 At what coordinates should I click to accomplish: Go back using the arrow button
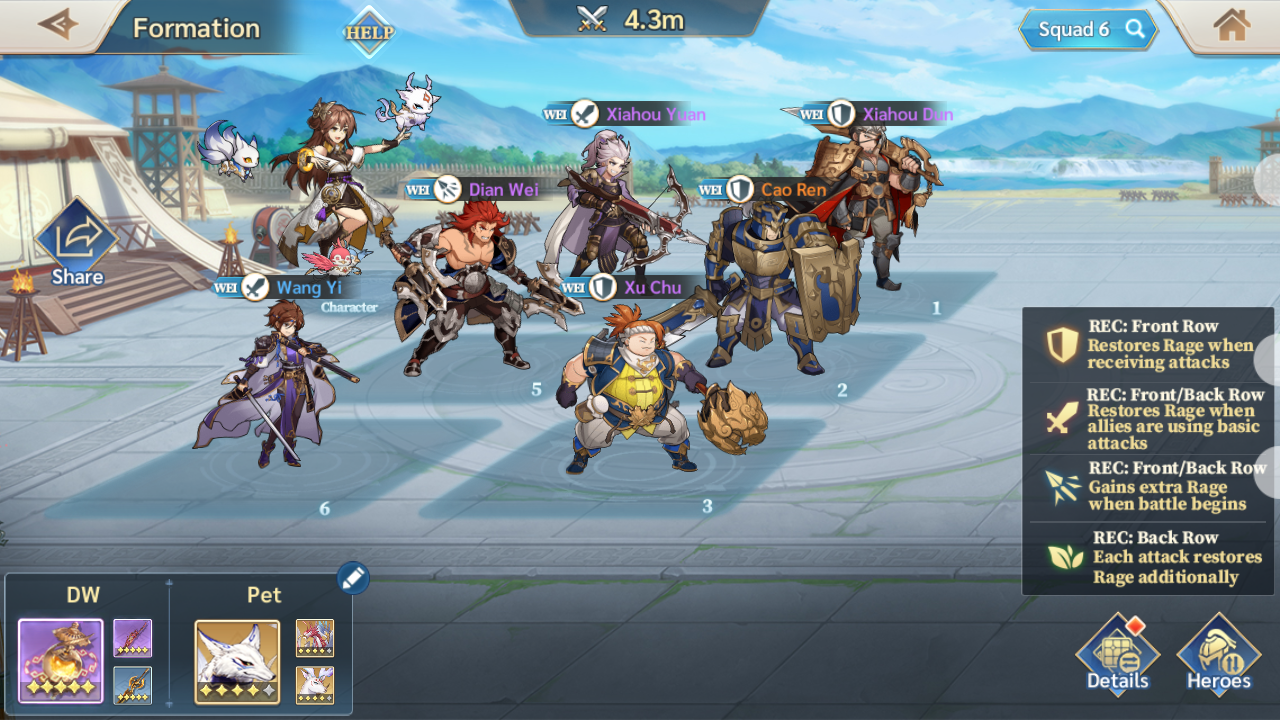tap(57, 25)
